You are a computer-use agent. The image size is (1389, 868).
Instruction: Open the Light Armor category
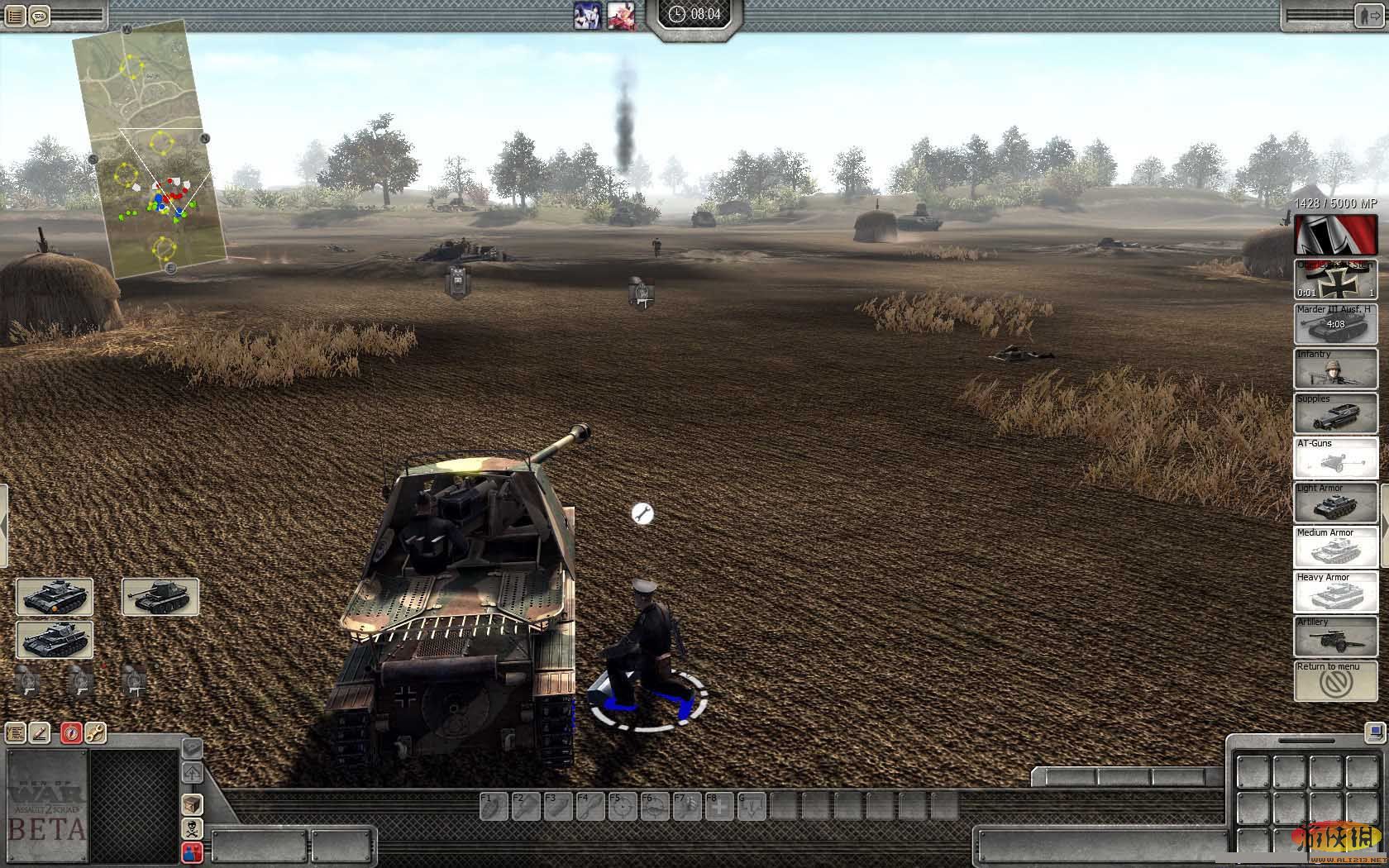pyautogui.click(x=1335, y=503)
